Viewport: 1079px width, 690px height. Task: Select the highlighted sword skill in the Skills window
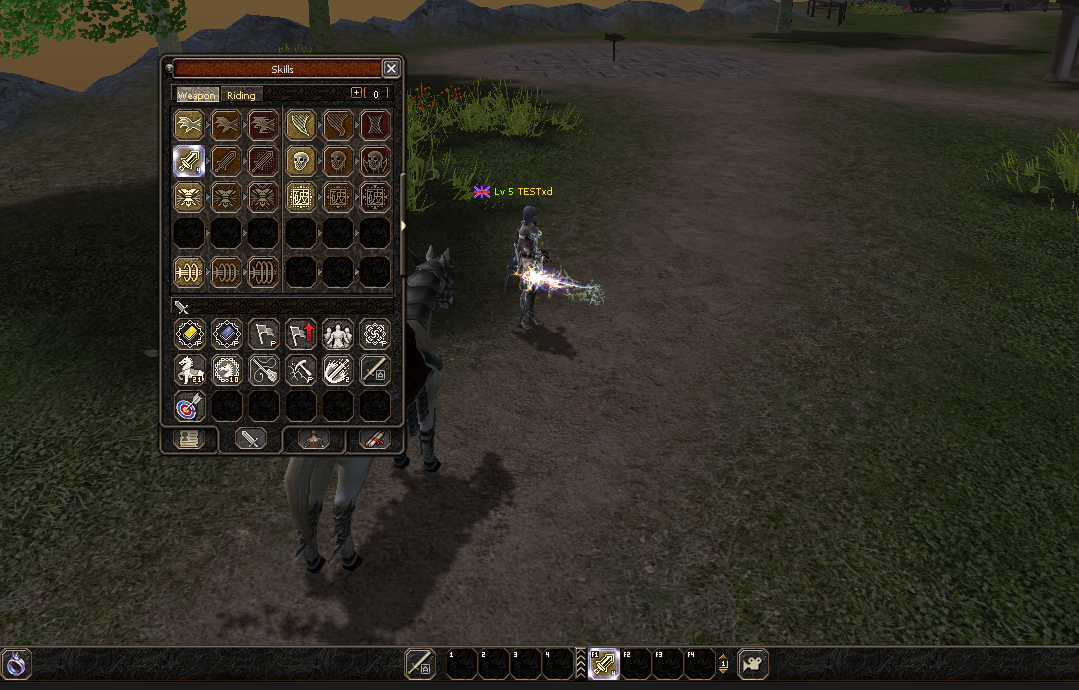click(x=189, y=161)
